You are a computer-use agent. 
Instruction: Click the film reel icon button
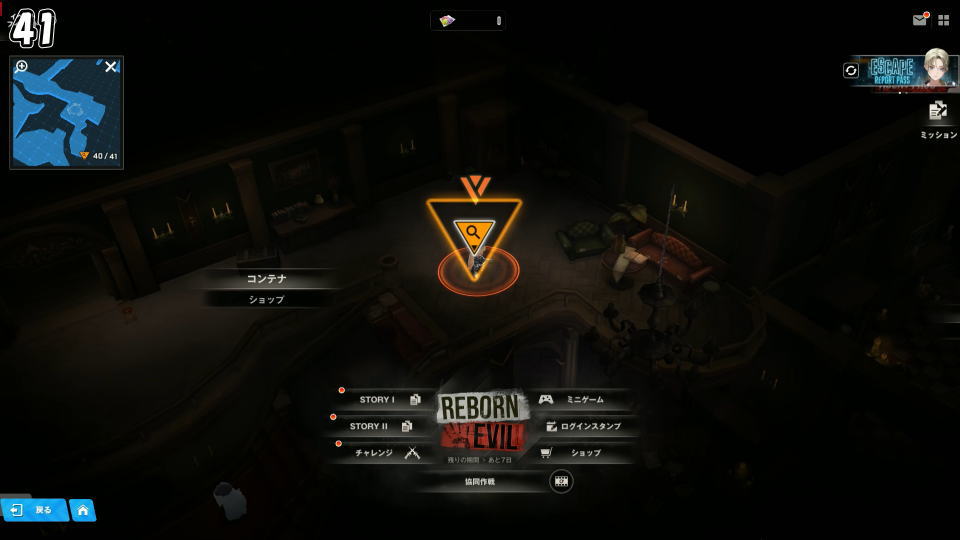click(561, 481)
